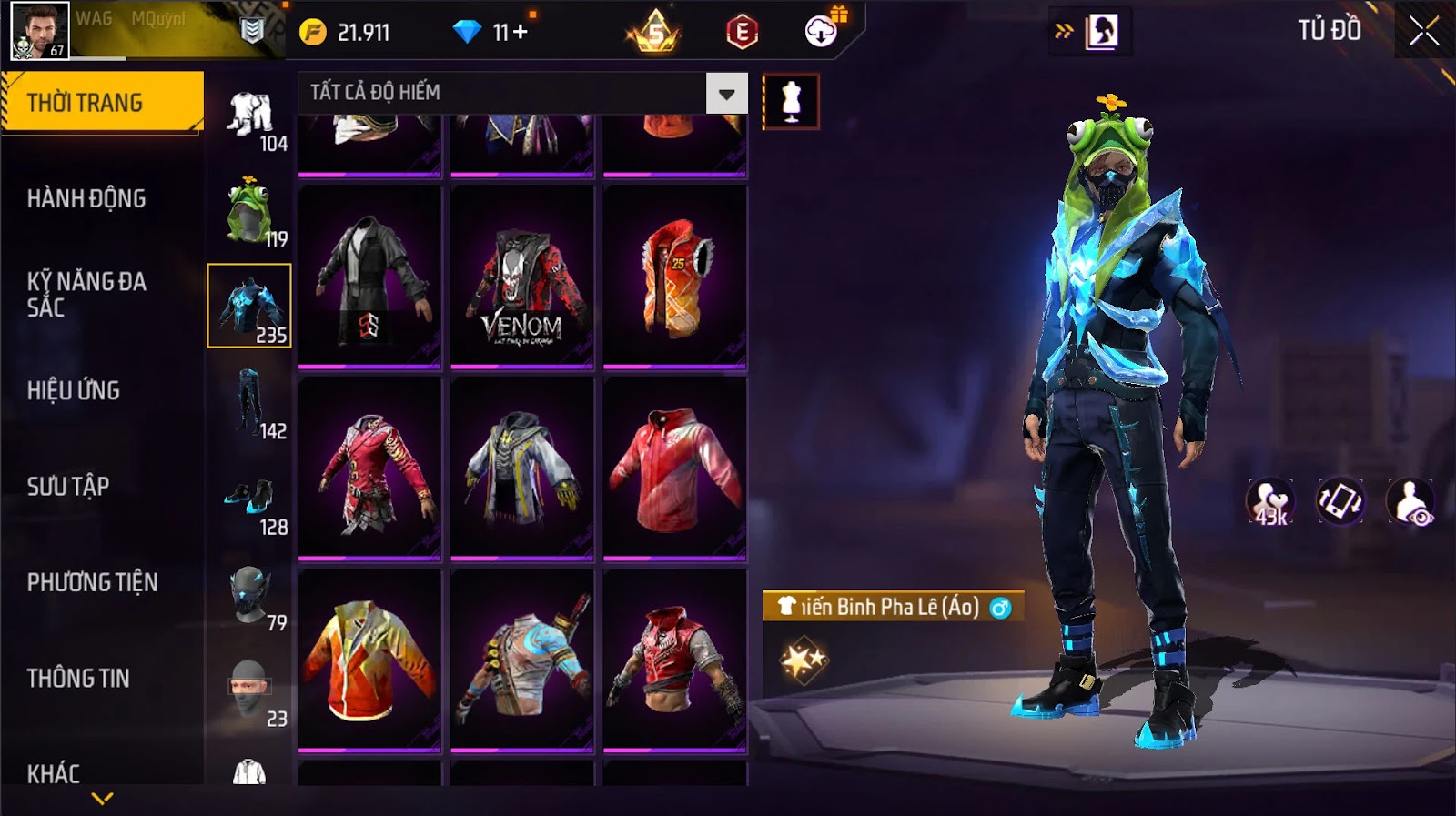This screenshot has width=1456, height=816.
Task: Click the white mannequin outfit icon
Action: pyautogui.click(x=791, y=101)
